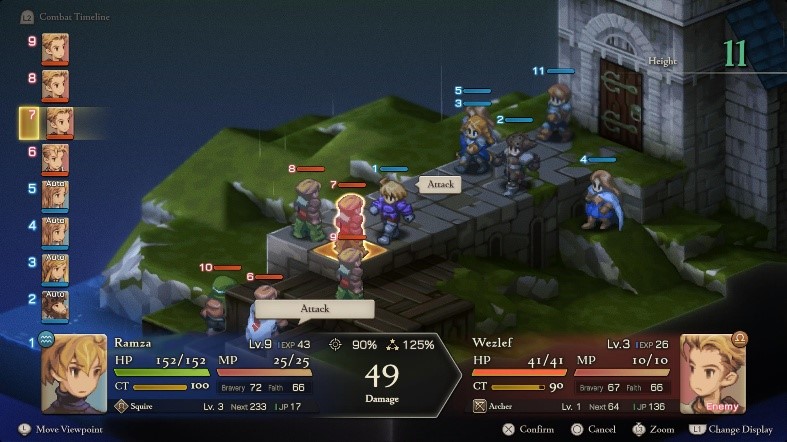Click the Combat Timeline header icon
This screenshot has height=442, width=787.
point(27,17)
